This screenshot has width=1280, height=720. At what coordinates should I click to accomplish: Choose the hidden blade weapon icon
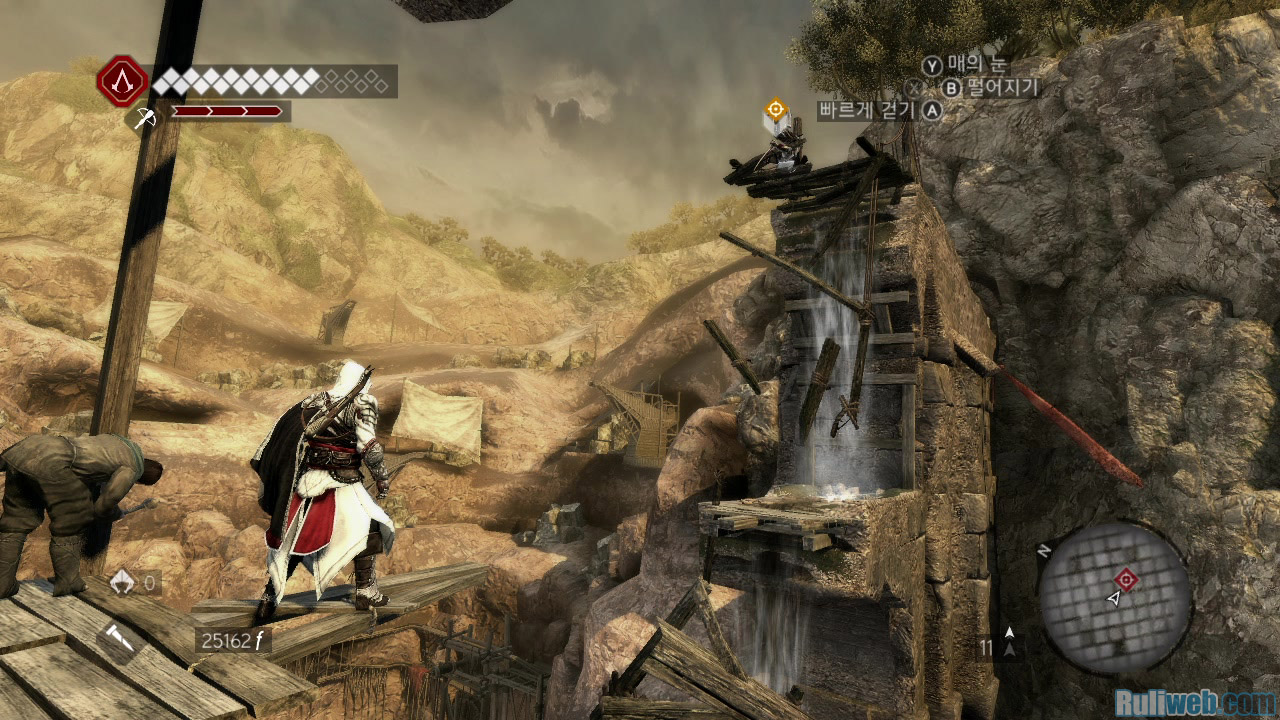pyautogui.click(x=117, y=641)
